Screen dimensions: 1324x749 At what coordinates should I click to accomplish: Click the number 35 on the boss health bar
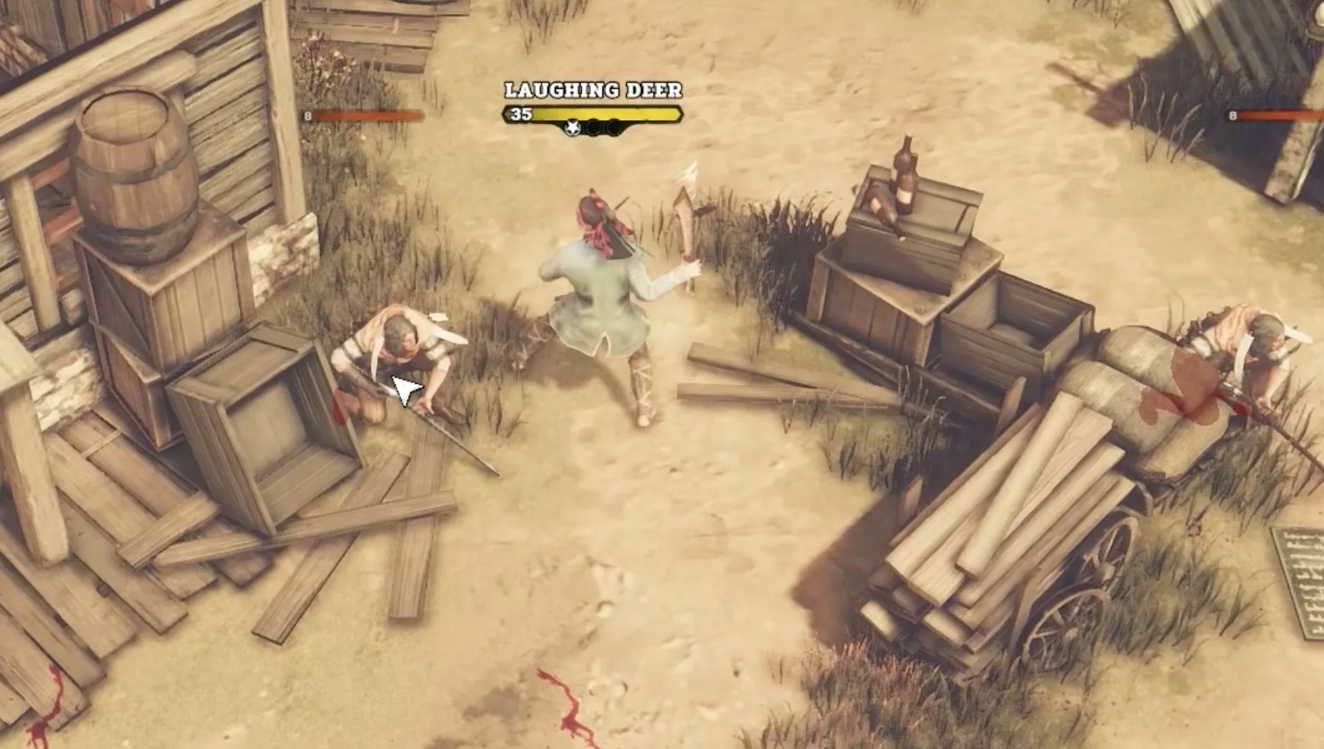click(521, 113)
